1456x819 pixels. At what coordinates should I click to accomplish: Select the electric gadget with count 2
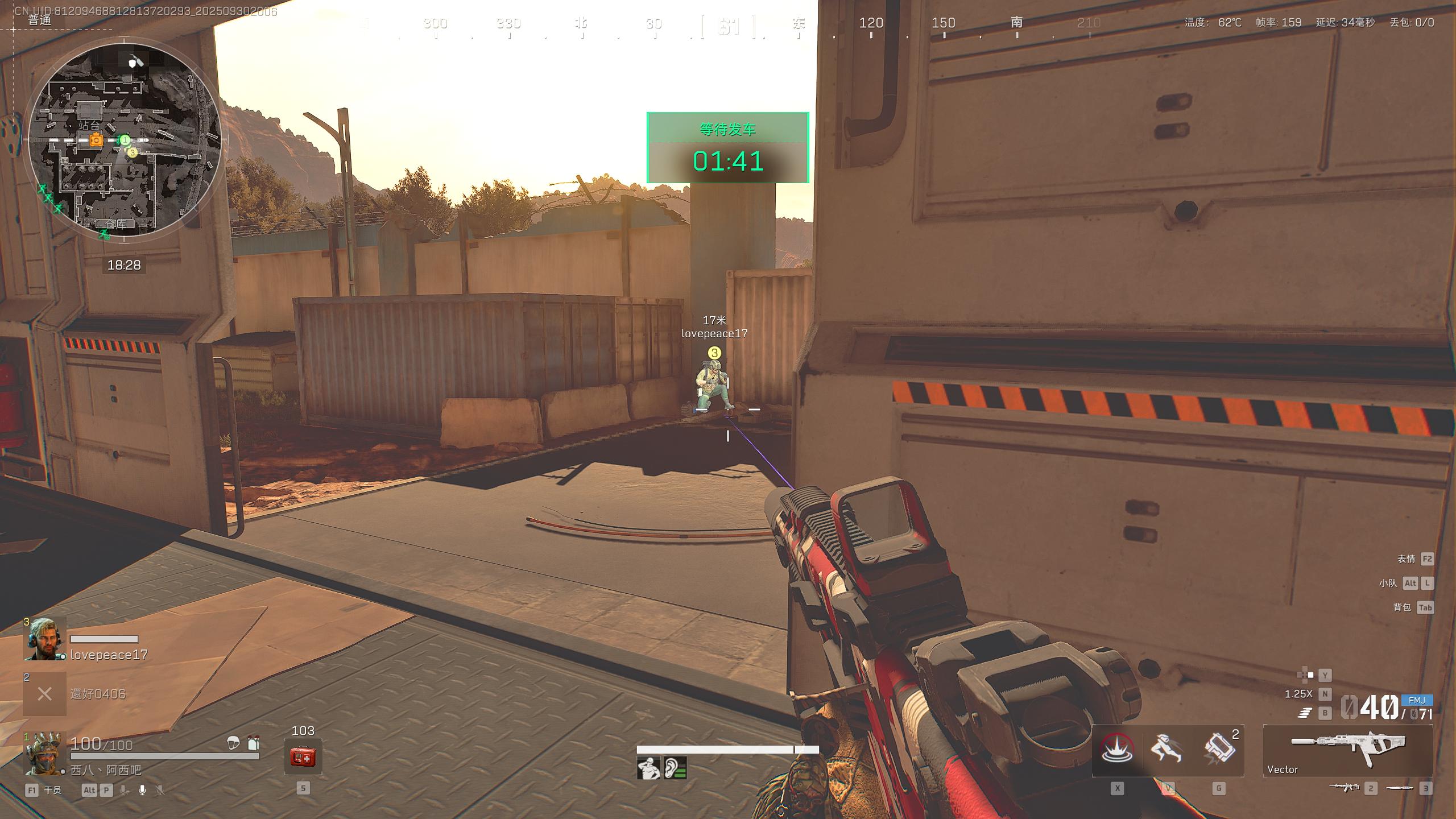point(1218,749)
